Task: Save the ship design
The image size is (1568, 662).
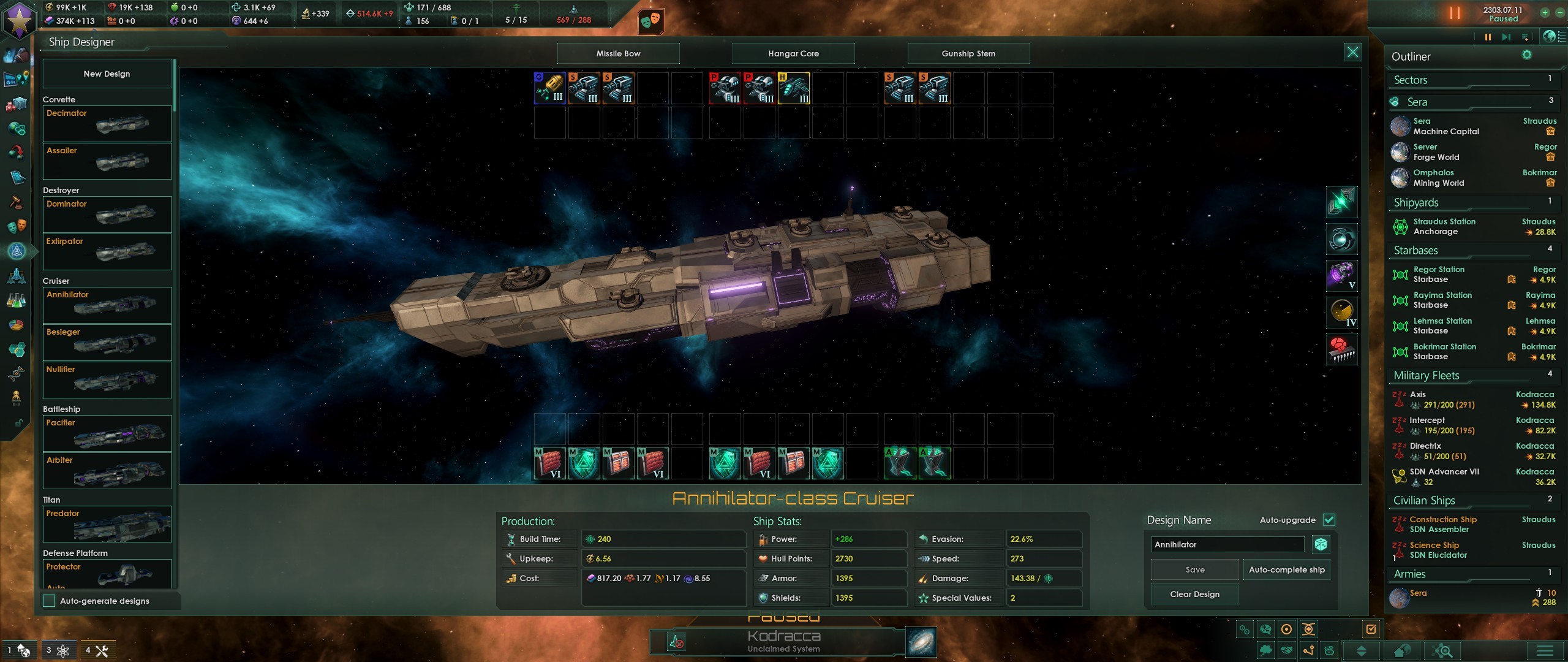Action: (1194, 569)
